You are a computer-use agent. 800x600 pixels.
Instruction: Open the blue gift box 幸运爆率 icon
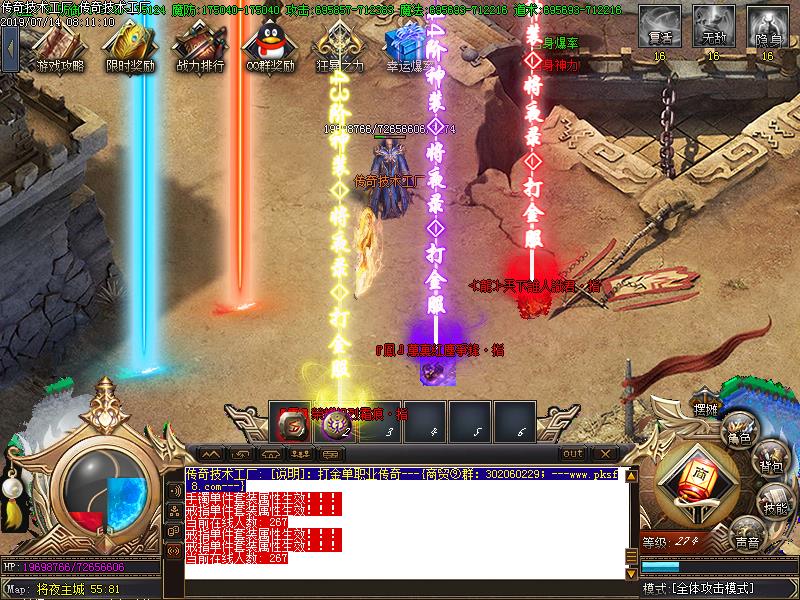[x=407, y=44]
